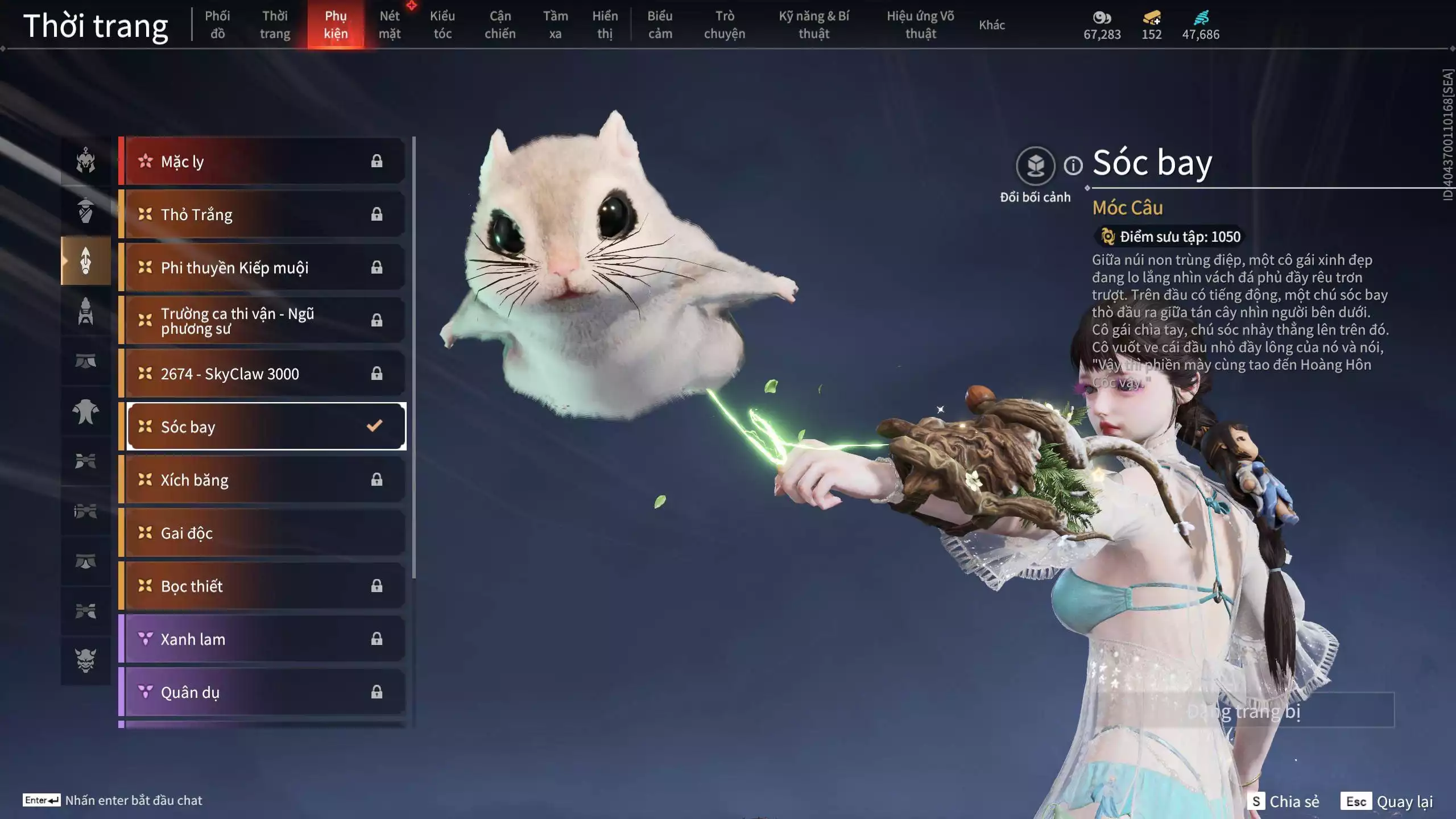Viewport: 1456px width, 819px height.
Task: Click the oni mask category icon at sidebar bottom
Action: pos(85,660)
